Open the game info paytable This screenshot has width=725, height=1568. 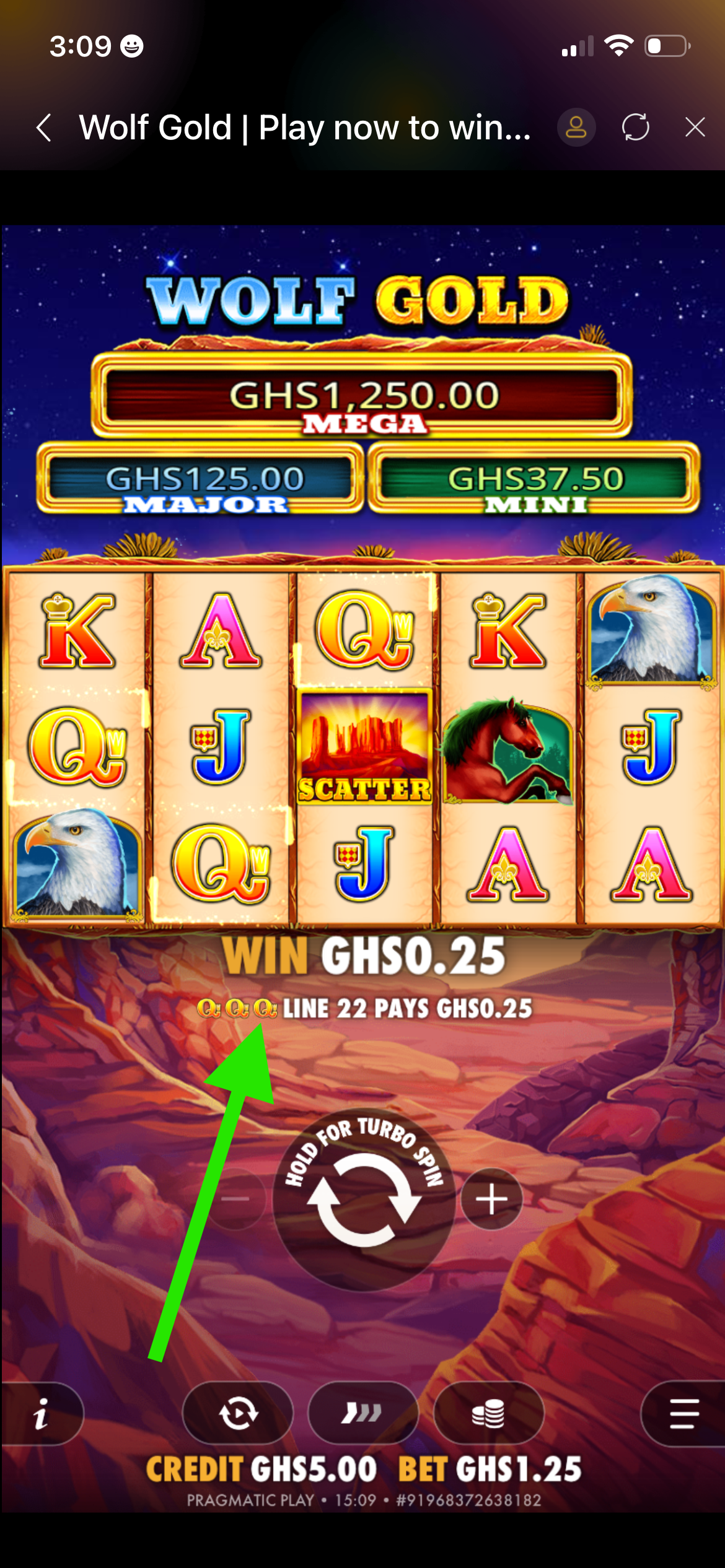point(42,1414)
